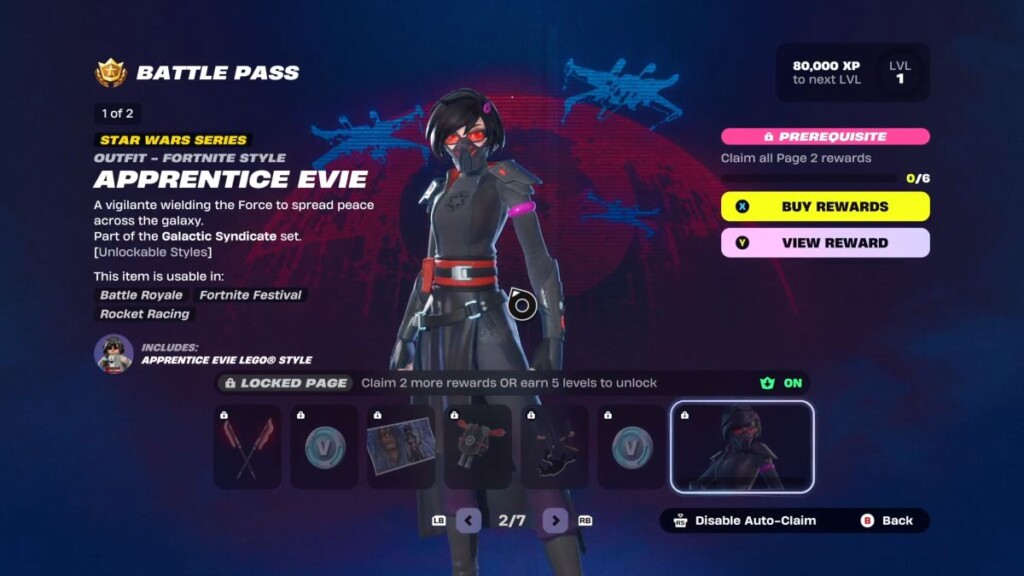1024x576 pixels.
Task: Select the loading screen artwork reward tile
Action: (400, 447)
